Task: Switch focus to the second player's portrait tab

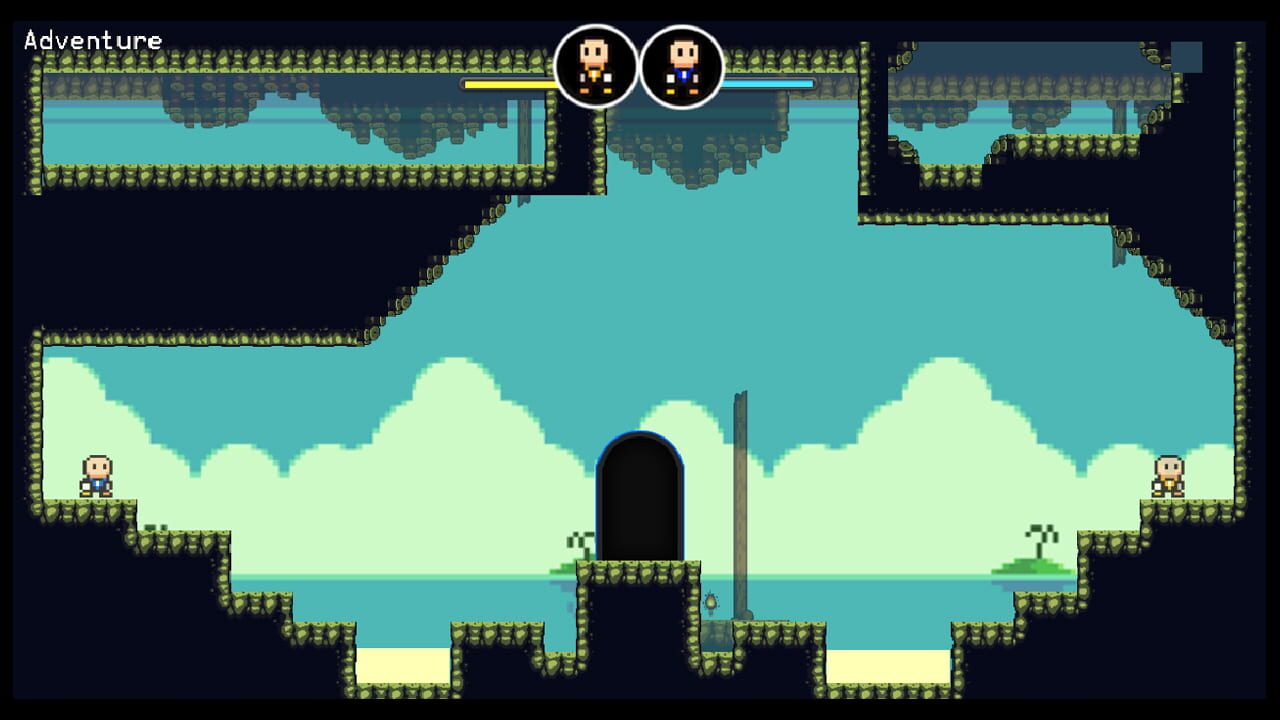Action: coord(684,63)
